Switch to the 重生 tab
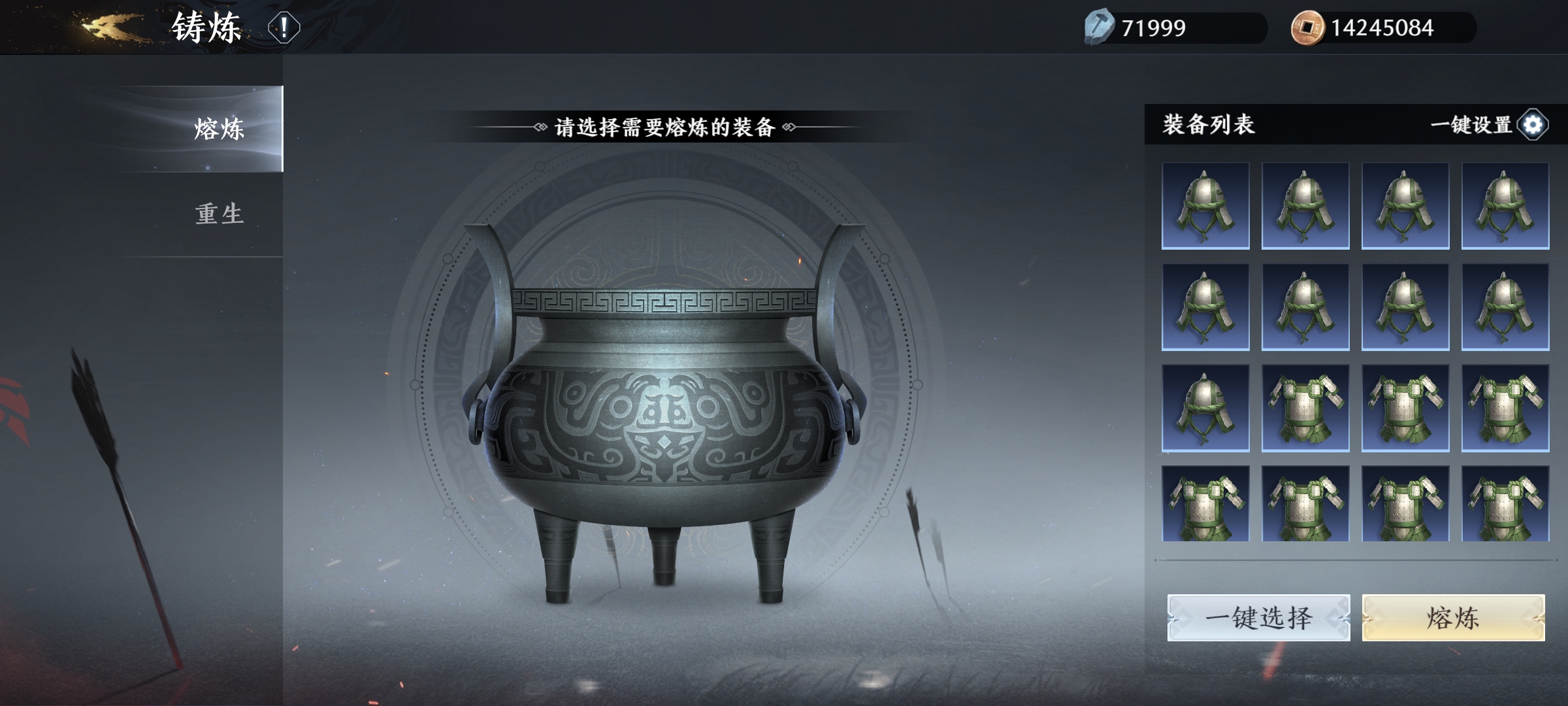 (219, 212)
